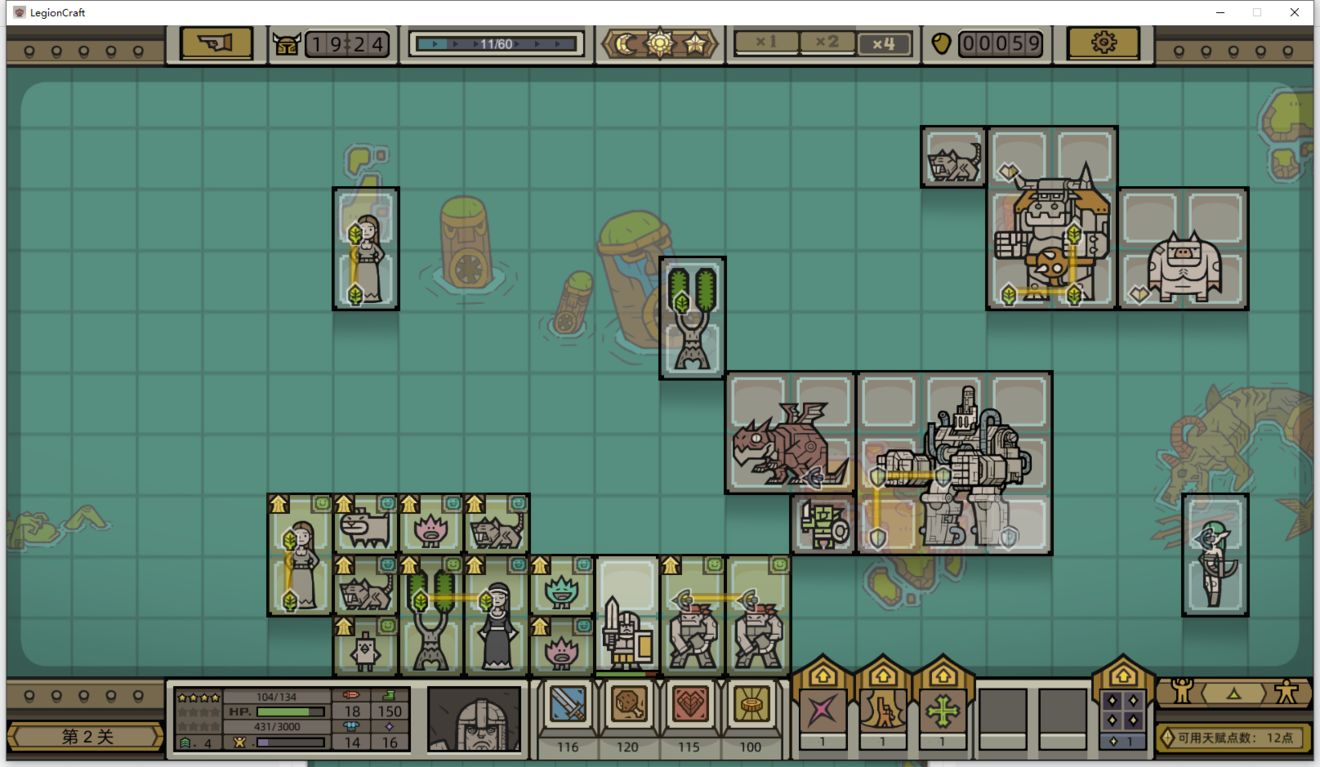1320x767 pixels.
Task: Activate the pink shuriken star skill
Action: pyautogui.click(x=823, y=712)
